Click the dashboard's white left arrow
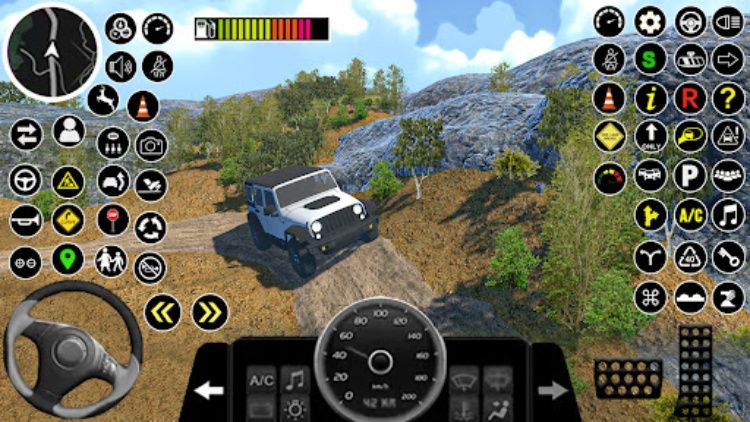This screenshot has height=422, width=750. coord(209,389)
